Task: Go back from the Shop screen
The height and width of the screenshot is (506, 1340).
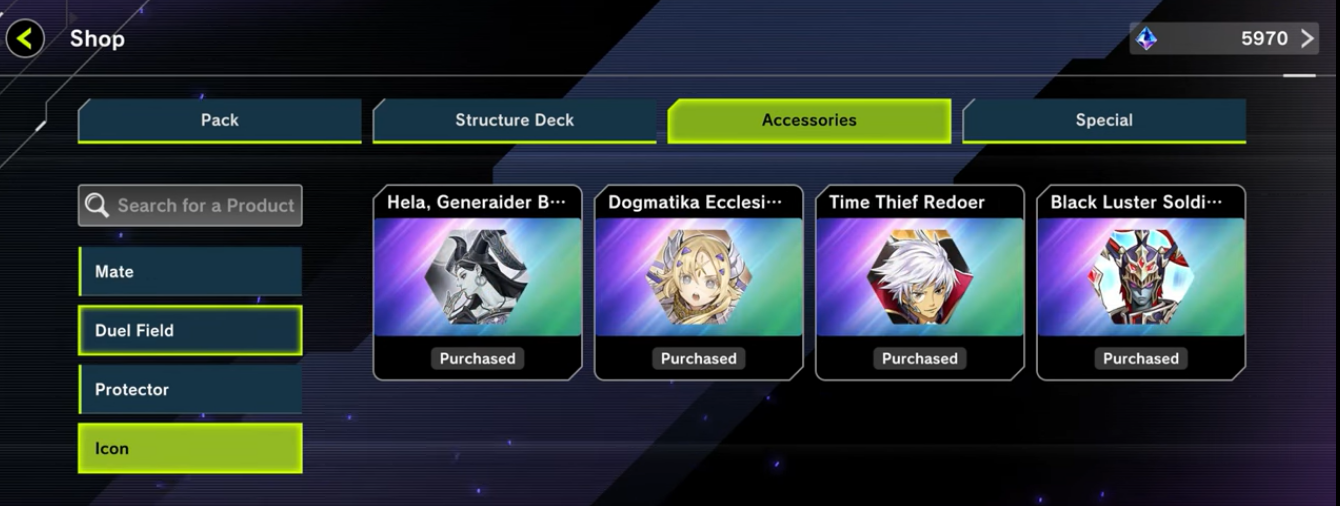Action: pyautogui.click(x=25, y=40)
